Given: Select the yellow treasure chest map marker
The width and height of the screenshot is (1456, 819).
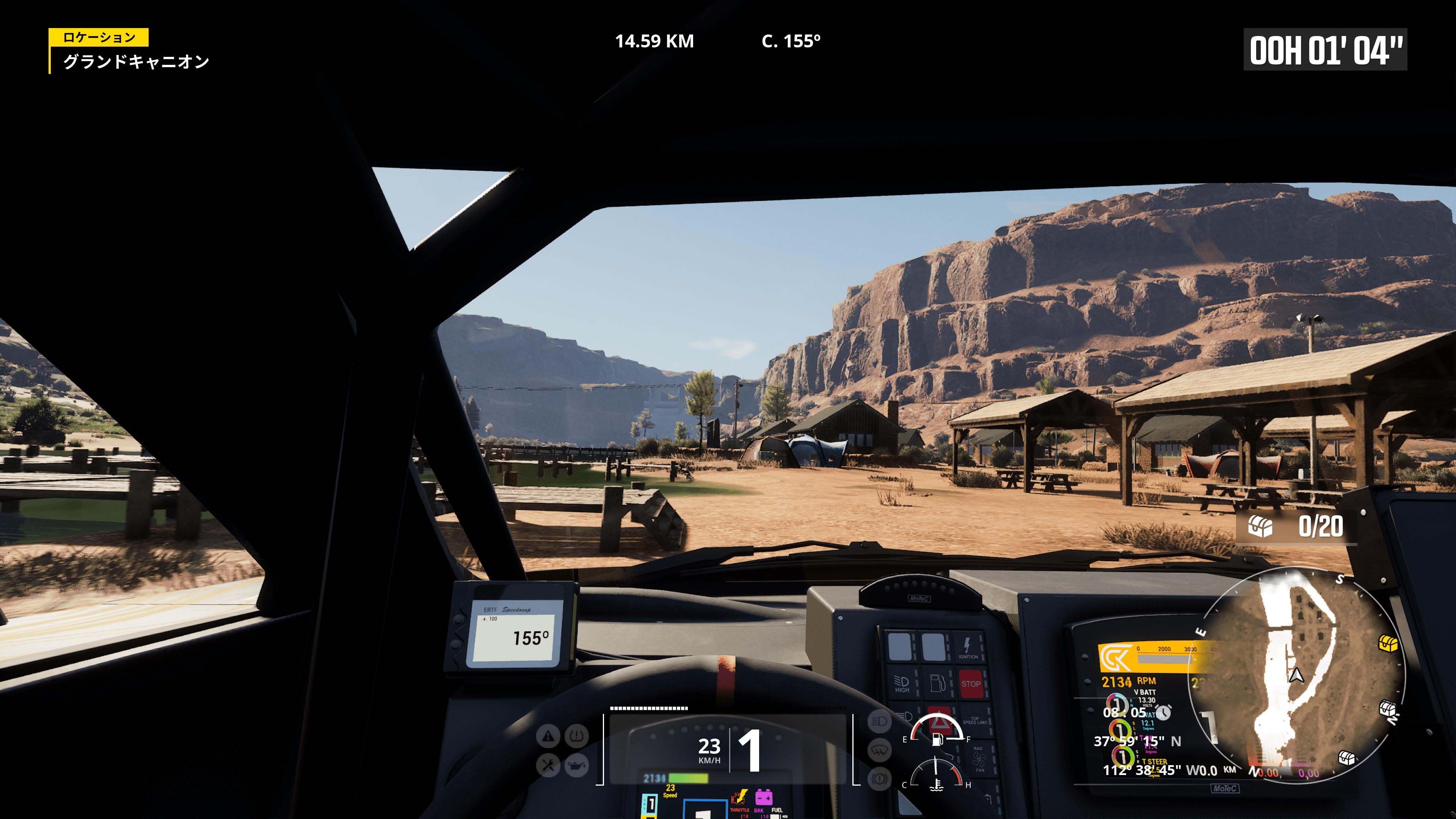Looking at the screenshot, I should [x=1388, y=643].
